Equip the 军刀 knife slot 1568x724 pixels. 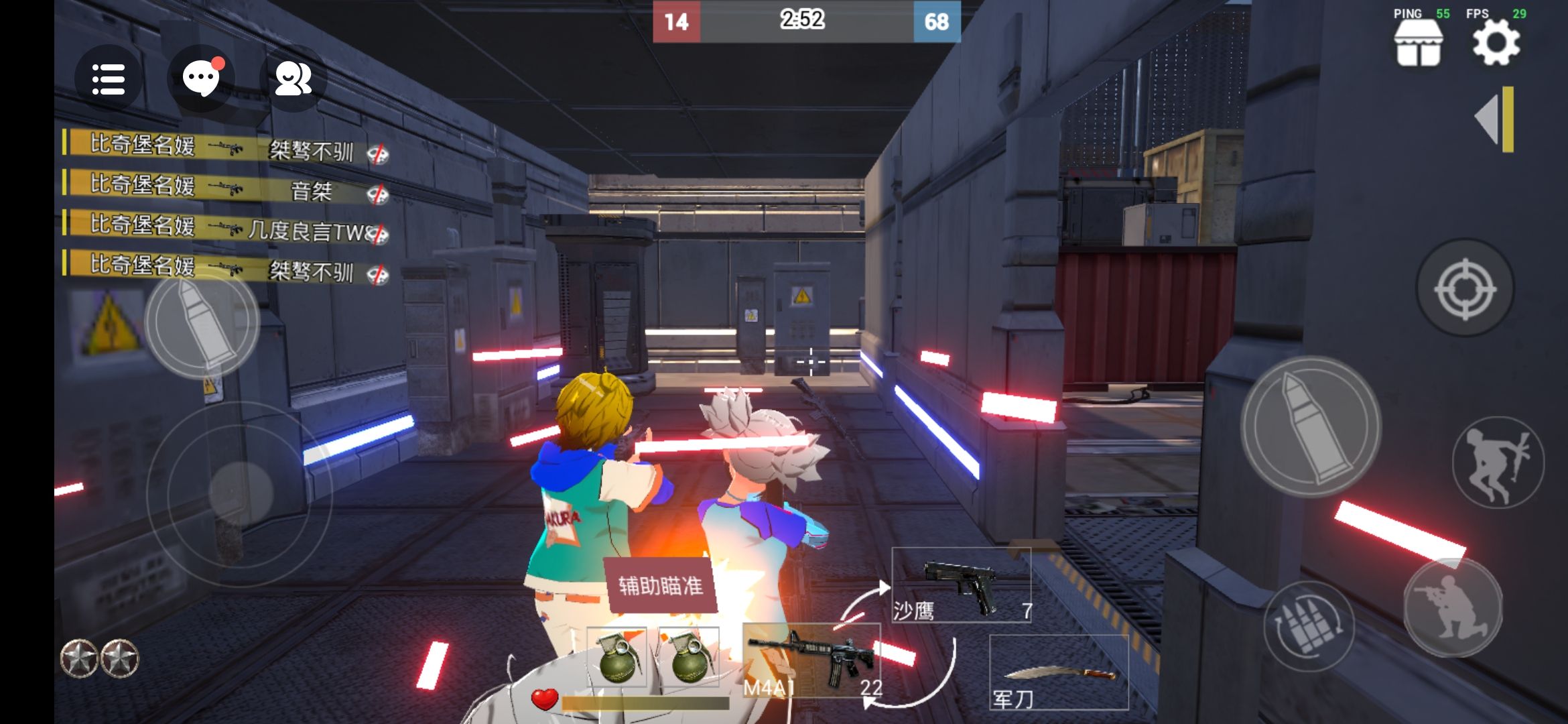1059,672
